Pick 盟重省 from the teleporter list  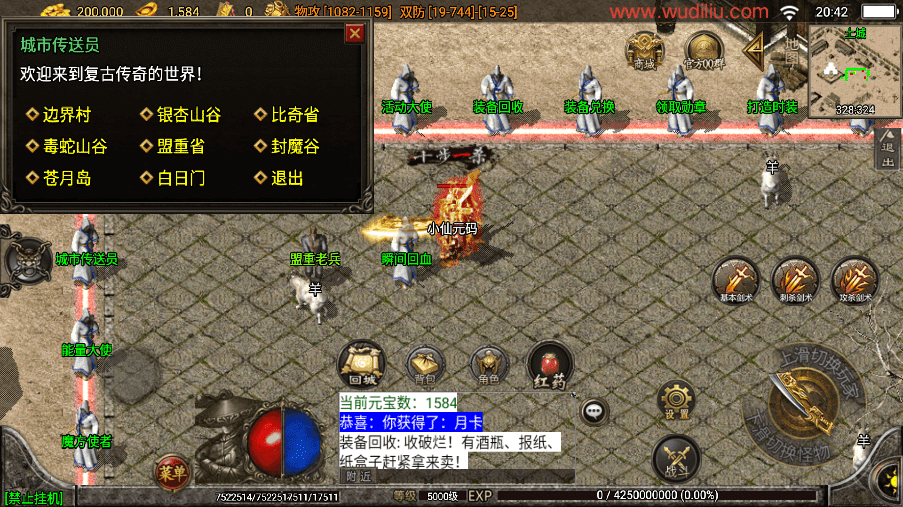[x=179, y=146]
